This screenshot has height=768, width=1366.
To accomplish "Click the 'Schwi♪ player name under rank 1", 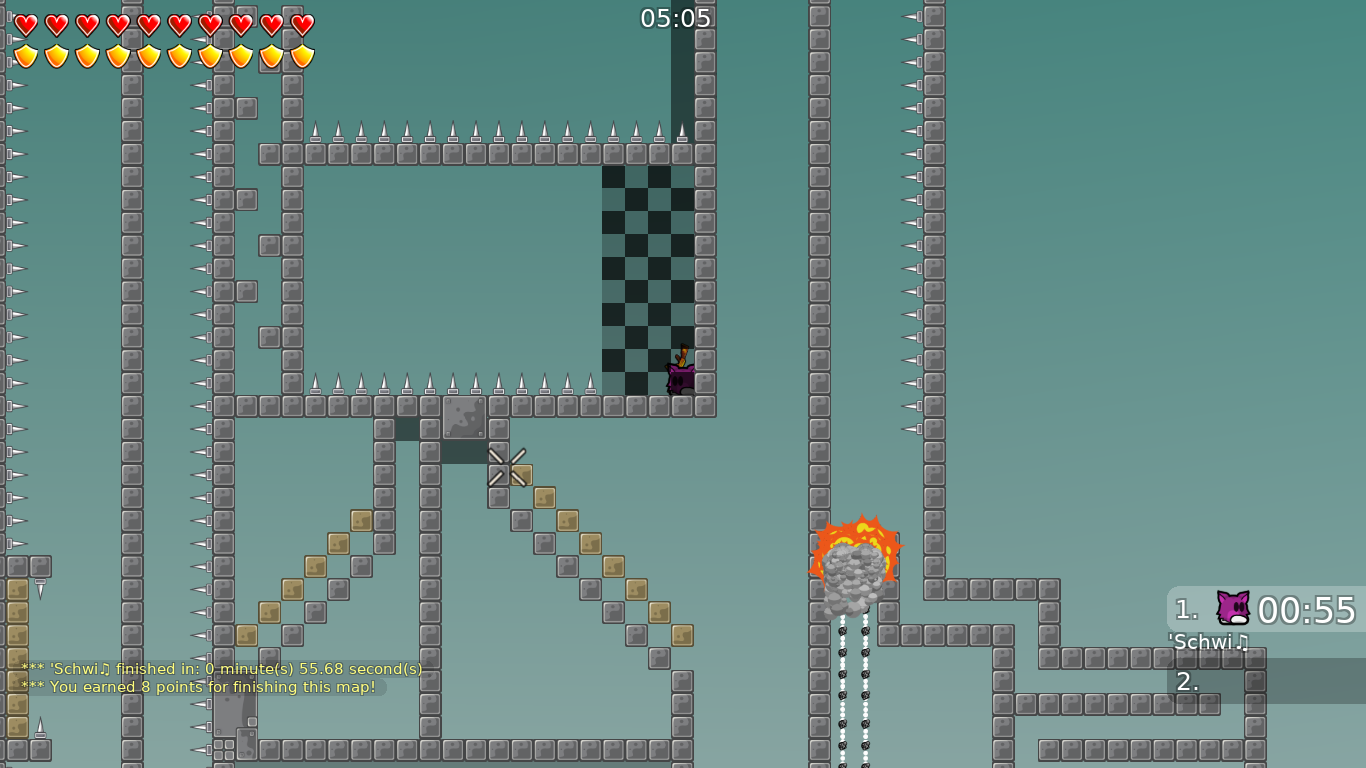I will (1207, 642).
